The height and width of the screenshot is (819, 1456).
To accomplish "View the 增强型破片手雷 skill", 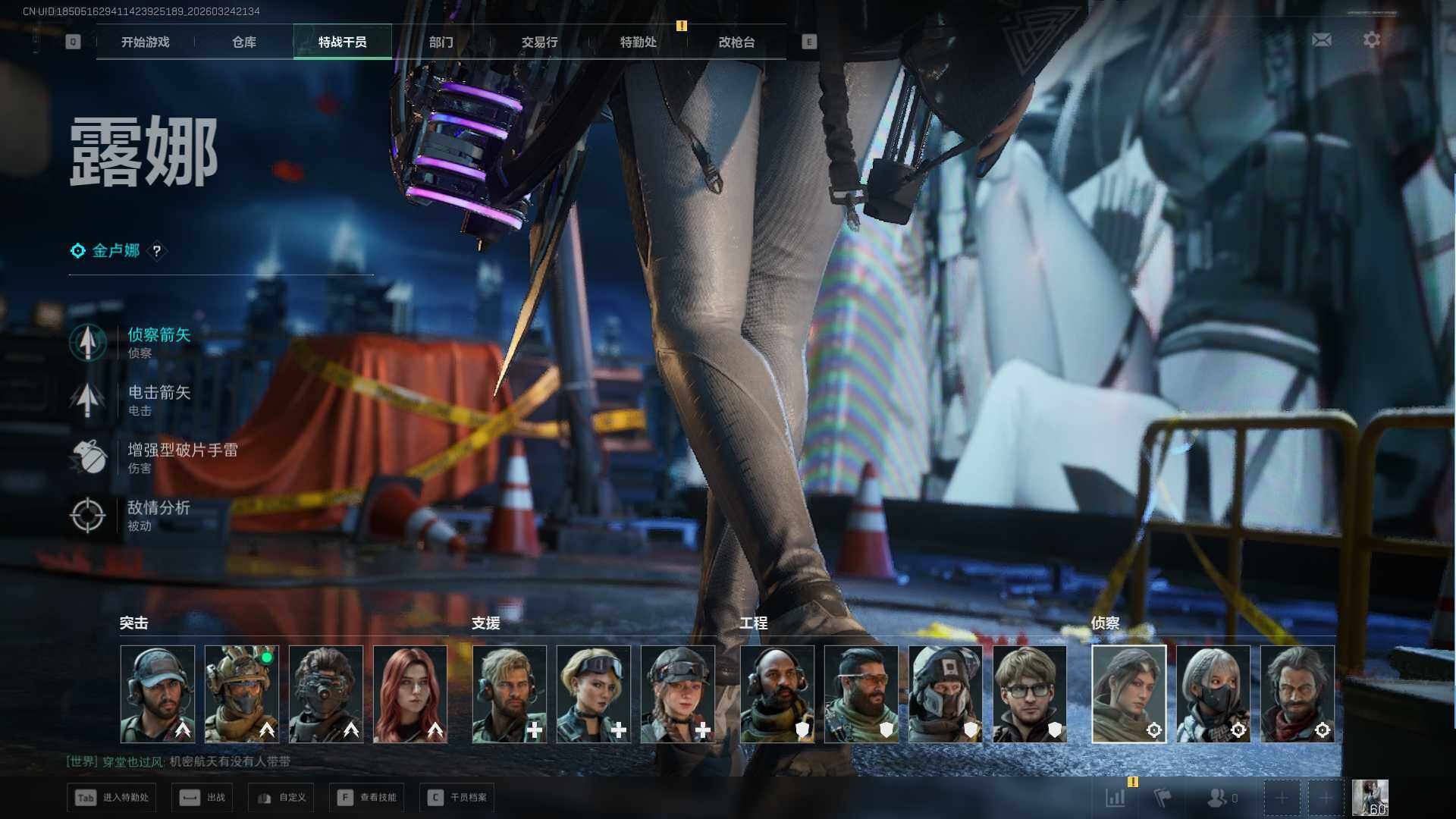I will [x=182, y=457].
